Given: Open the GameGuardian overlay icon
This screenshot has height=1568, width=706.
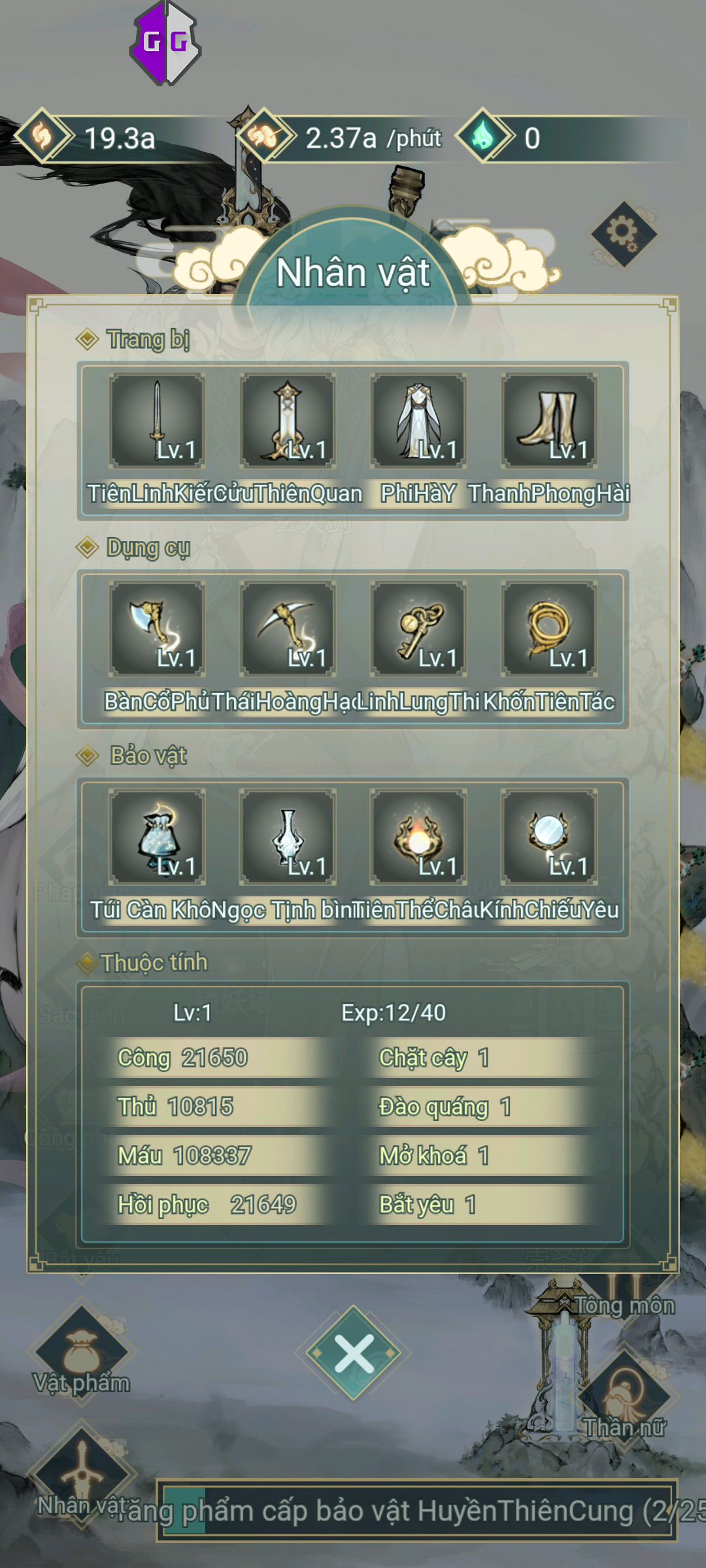Looking at the screenshot, I should pyautogui.click(x=165, y=43).
